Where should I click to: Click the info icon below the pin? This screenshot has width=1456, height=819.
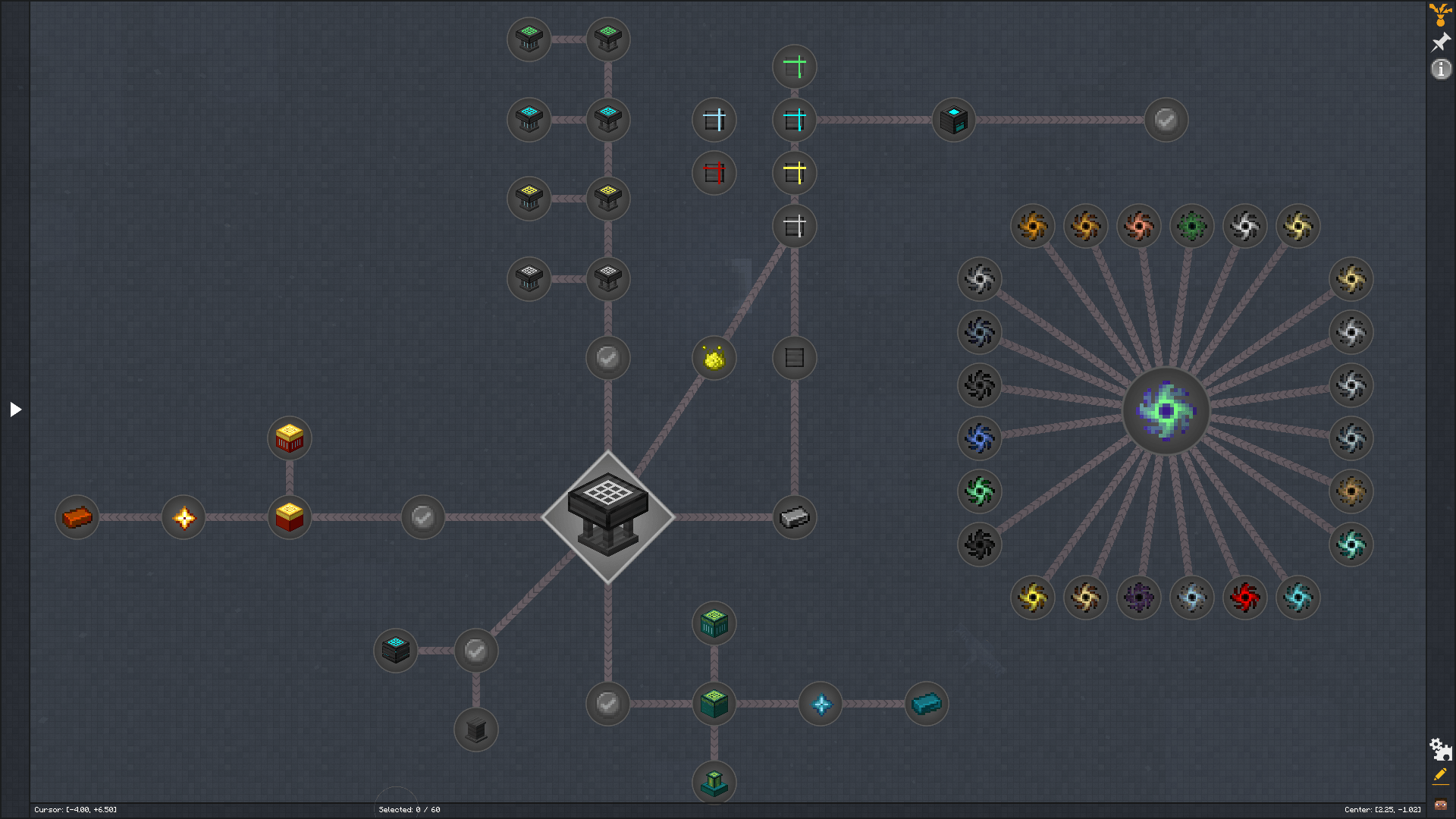pos(1441,70)
